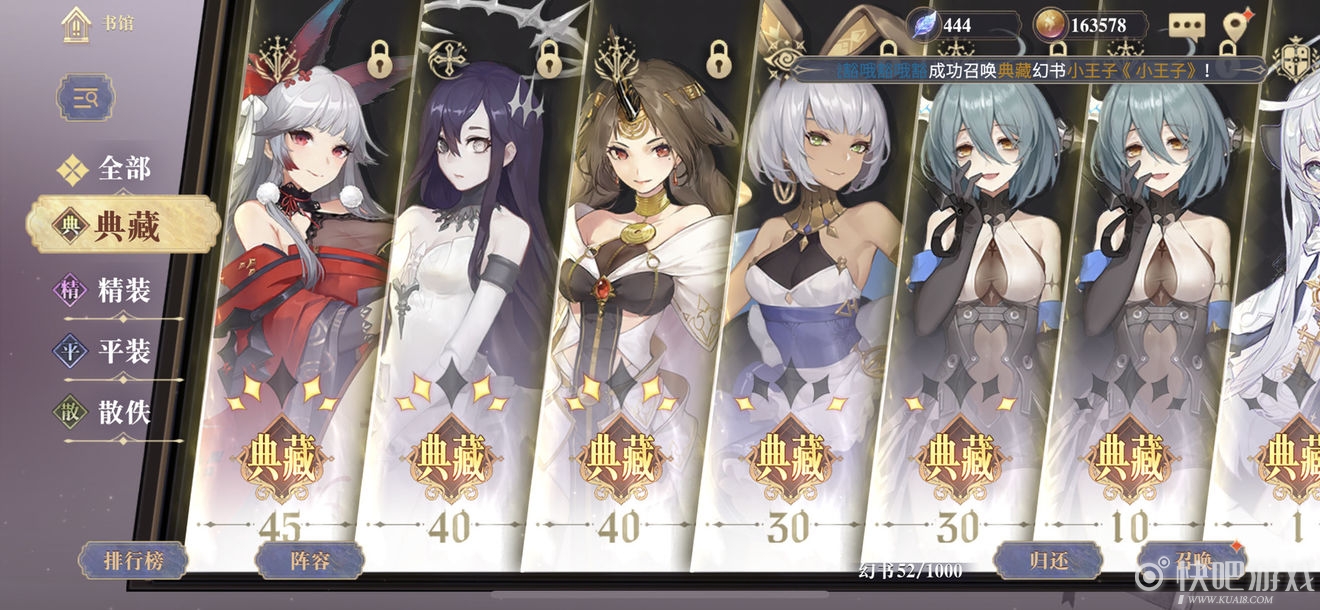Click the map pin icon

point(1239,25)
